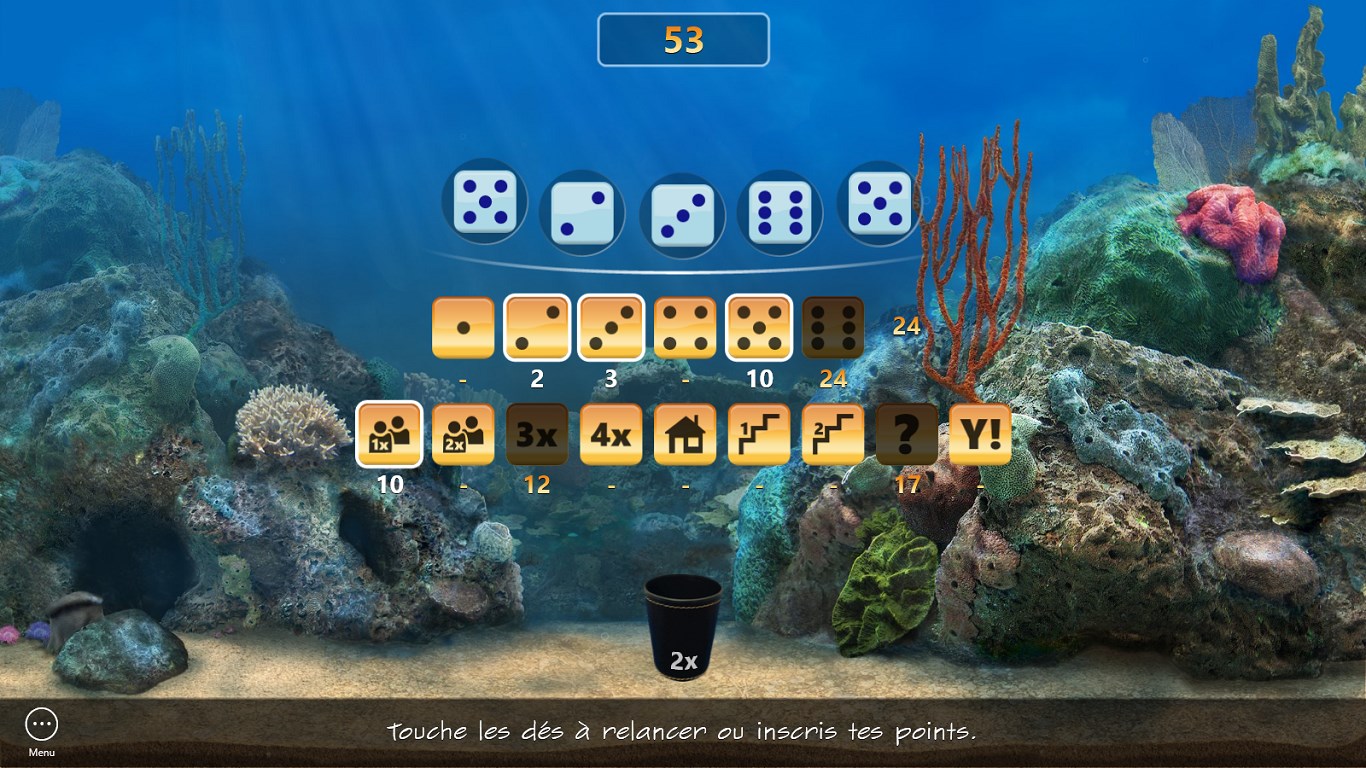Choose the two pairs (2x) category
Screen dimensions: 1366x768
coord(463,435)
